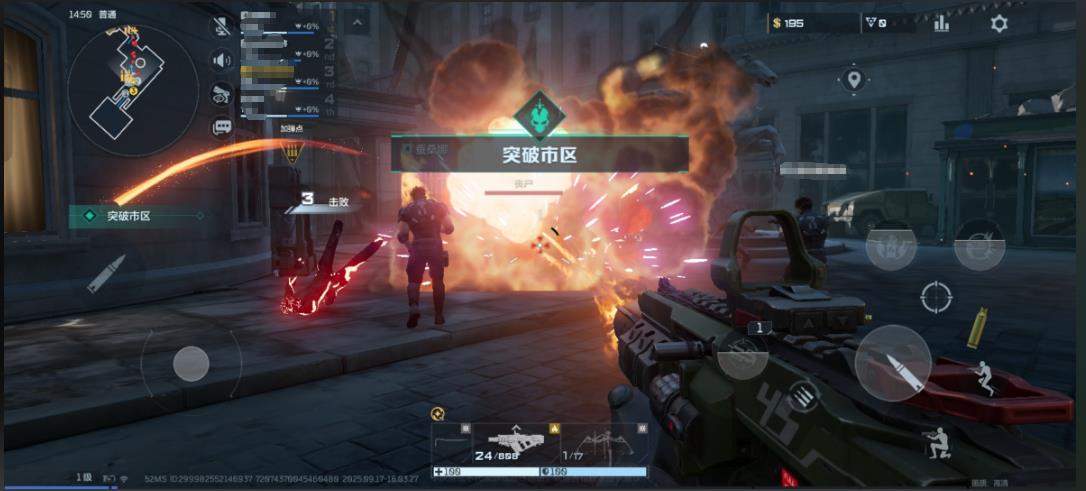Tap the swap weapon rotate icon
This screenshot has height=491, width=1086.
tap(803, 397)
